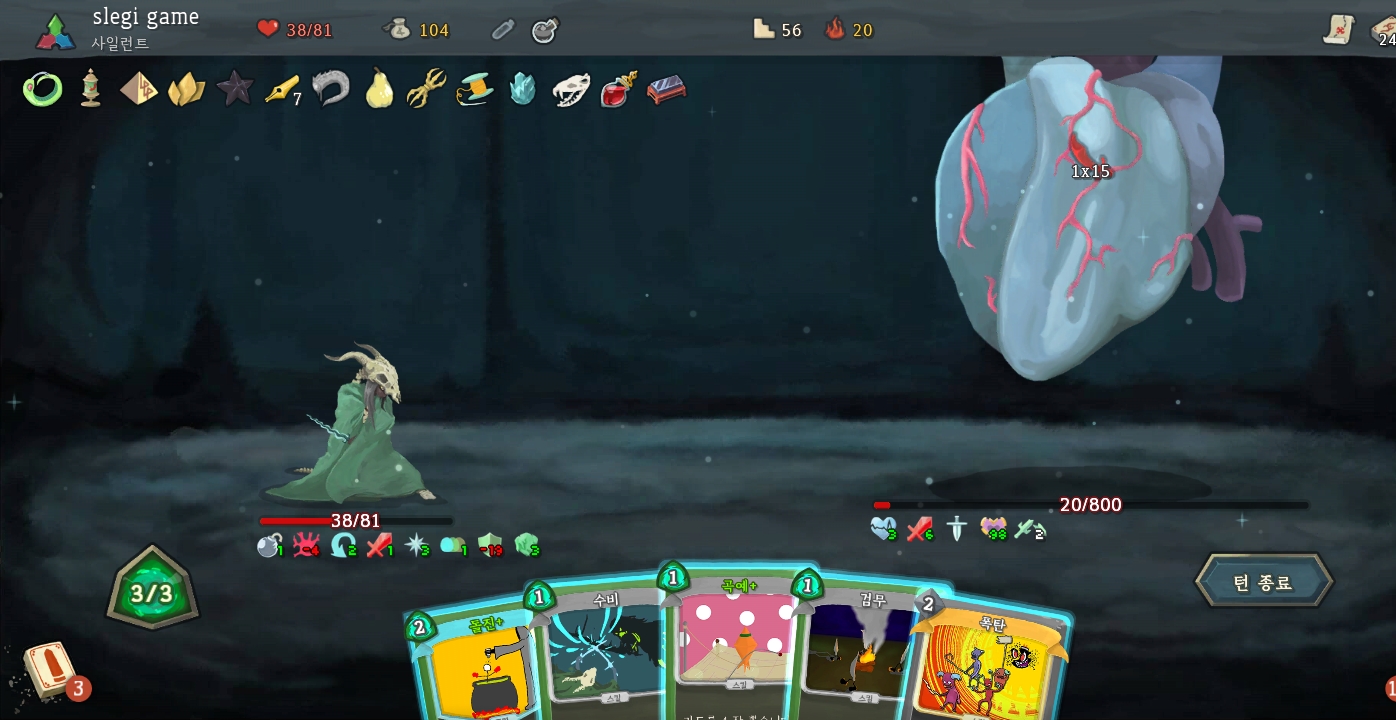Image resolution: width=1396 pixels, height=720 pixels.
Task: Inspect the pear relic
Action: click(x=379, y=89)
